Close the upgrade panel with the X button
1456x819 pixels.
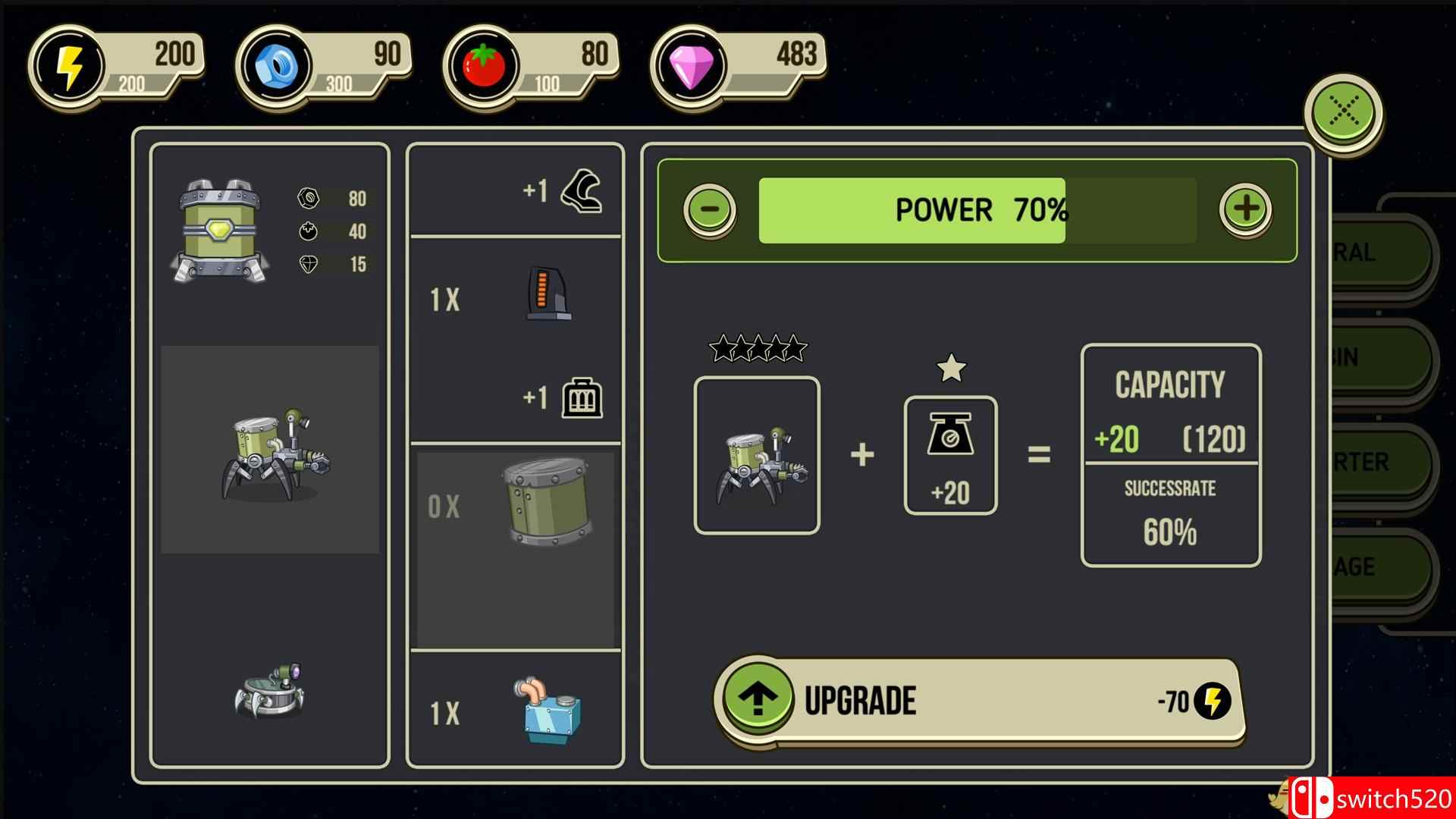coord(1344,113)
